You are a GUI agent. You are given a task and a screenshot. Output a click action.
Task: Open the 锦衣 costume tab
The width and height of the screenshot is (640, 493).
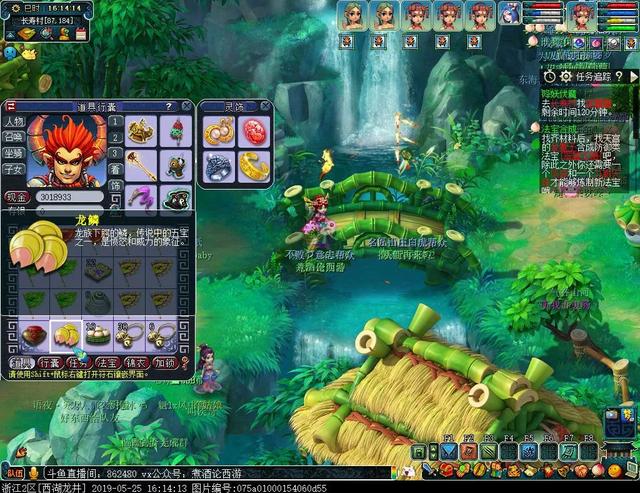pyautogui.click(x=137, y=362)
